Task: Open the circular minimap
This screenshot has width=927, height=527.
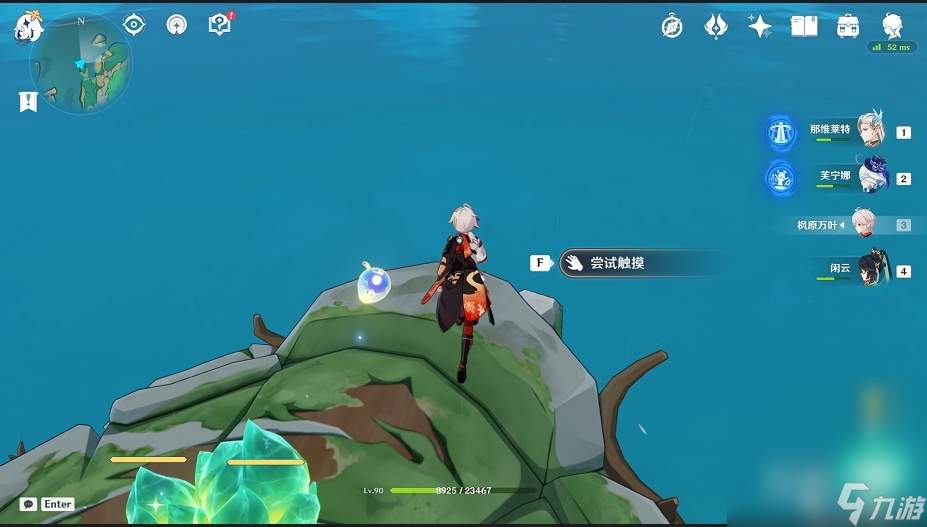Action: point(82,66)
